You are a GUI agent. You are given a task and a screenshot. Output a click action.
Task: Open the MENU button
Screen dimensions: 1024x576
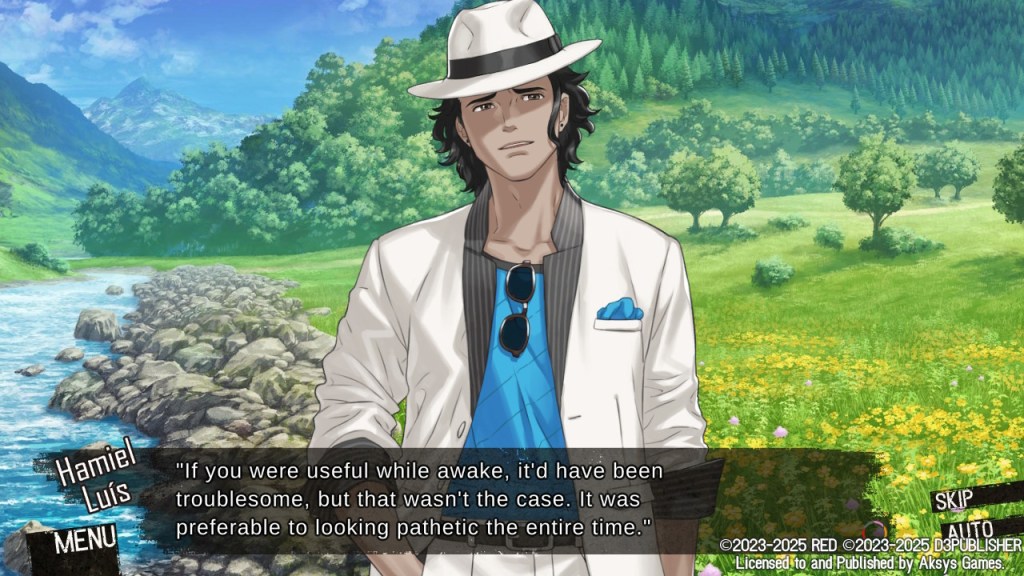(x=84, y=542)
